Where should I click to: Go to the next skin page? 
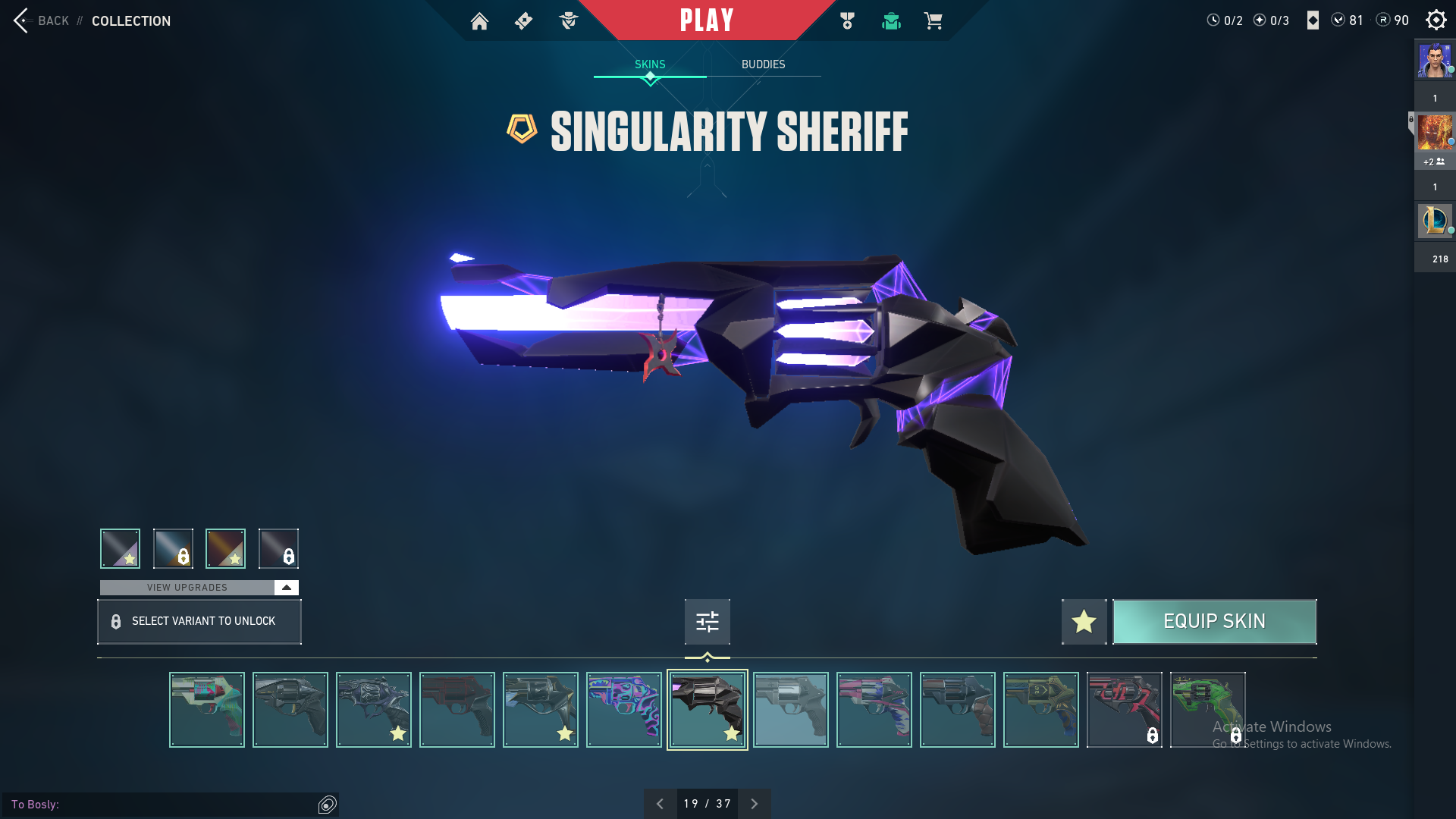click(x=754, y=804)
